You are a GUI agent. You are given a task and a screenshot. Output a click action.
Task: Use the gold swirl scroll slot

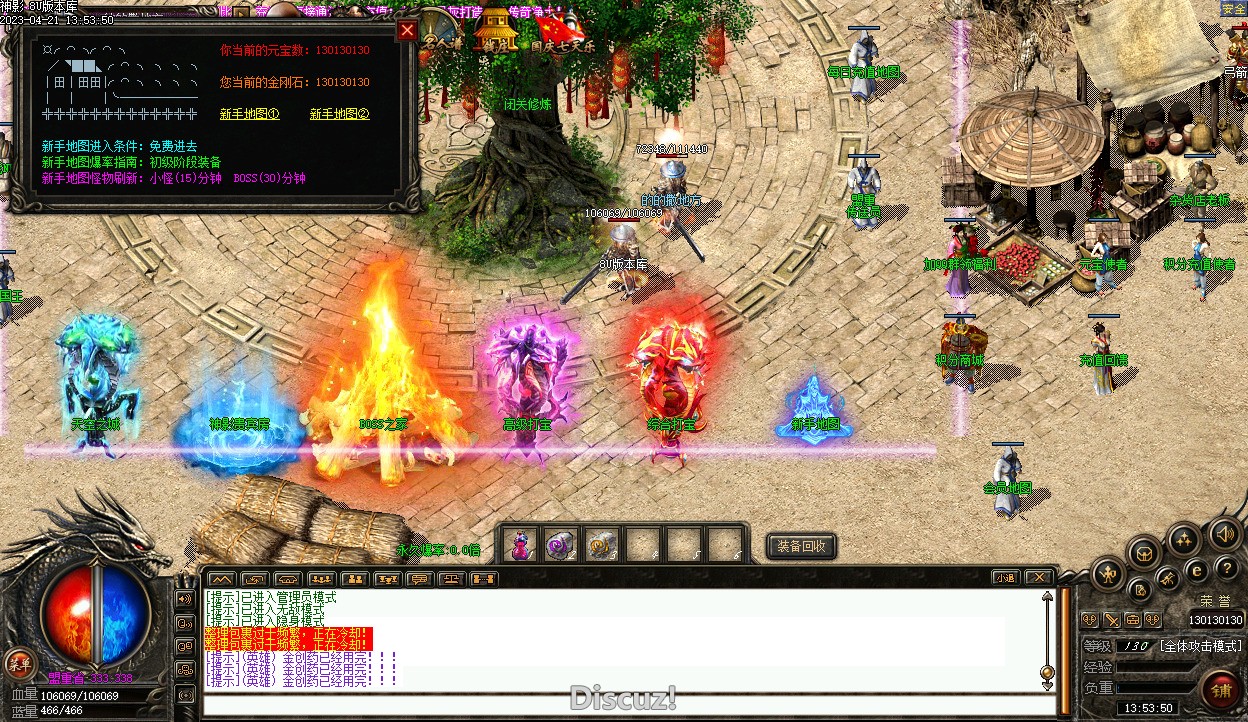tap(601, 545)
